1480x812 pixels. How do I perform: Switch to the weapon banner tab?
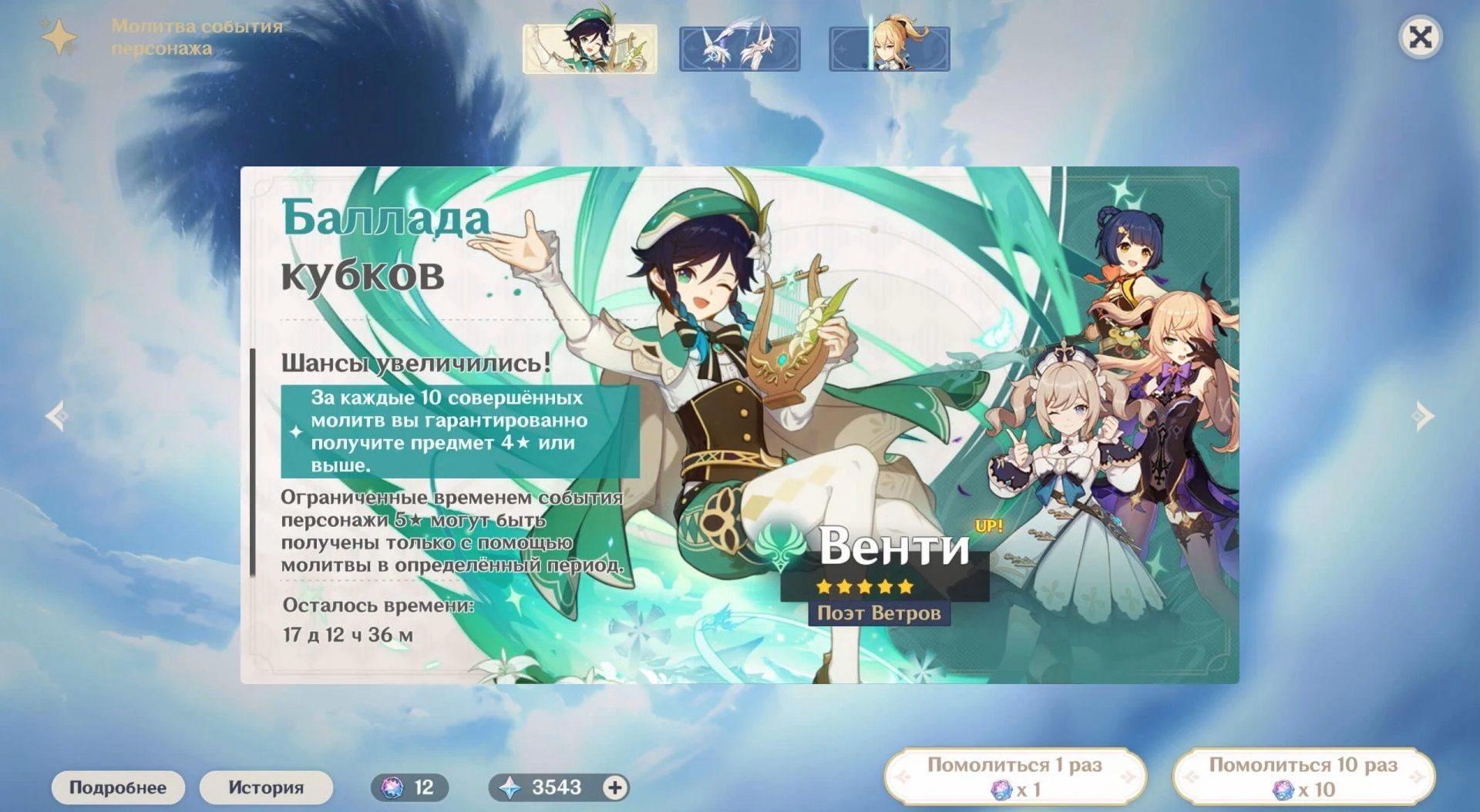[x=739, y=49]
